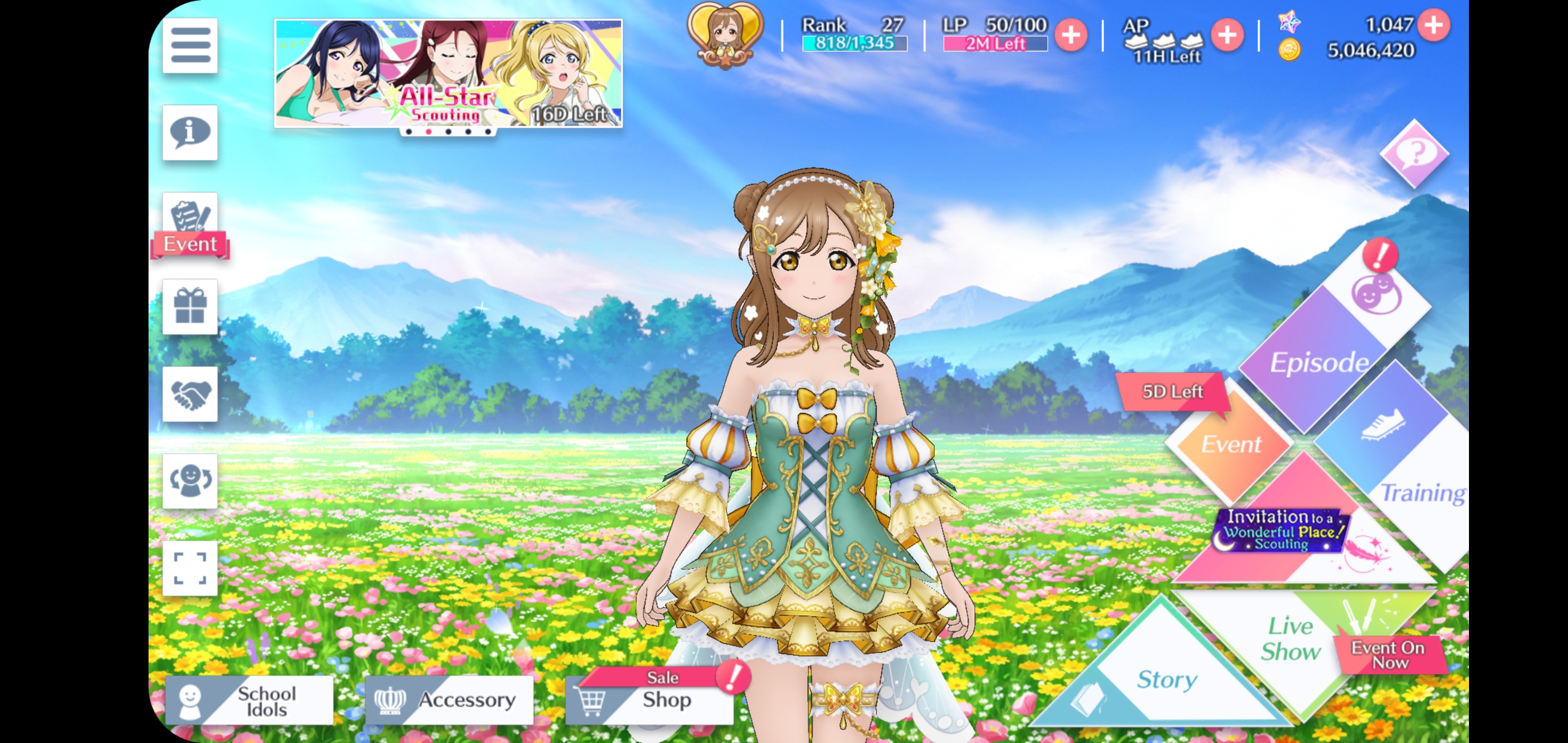Start a Live Show
Screen dimensions: 1568x743
pos(1291,639)
